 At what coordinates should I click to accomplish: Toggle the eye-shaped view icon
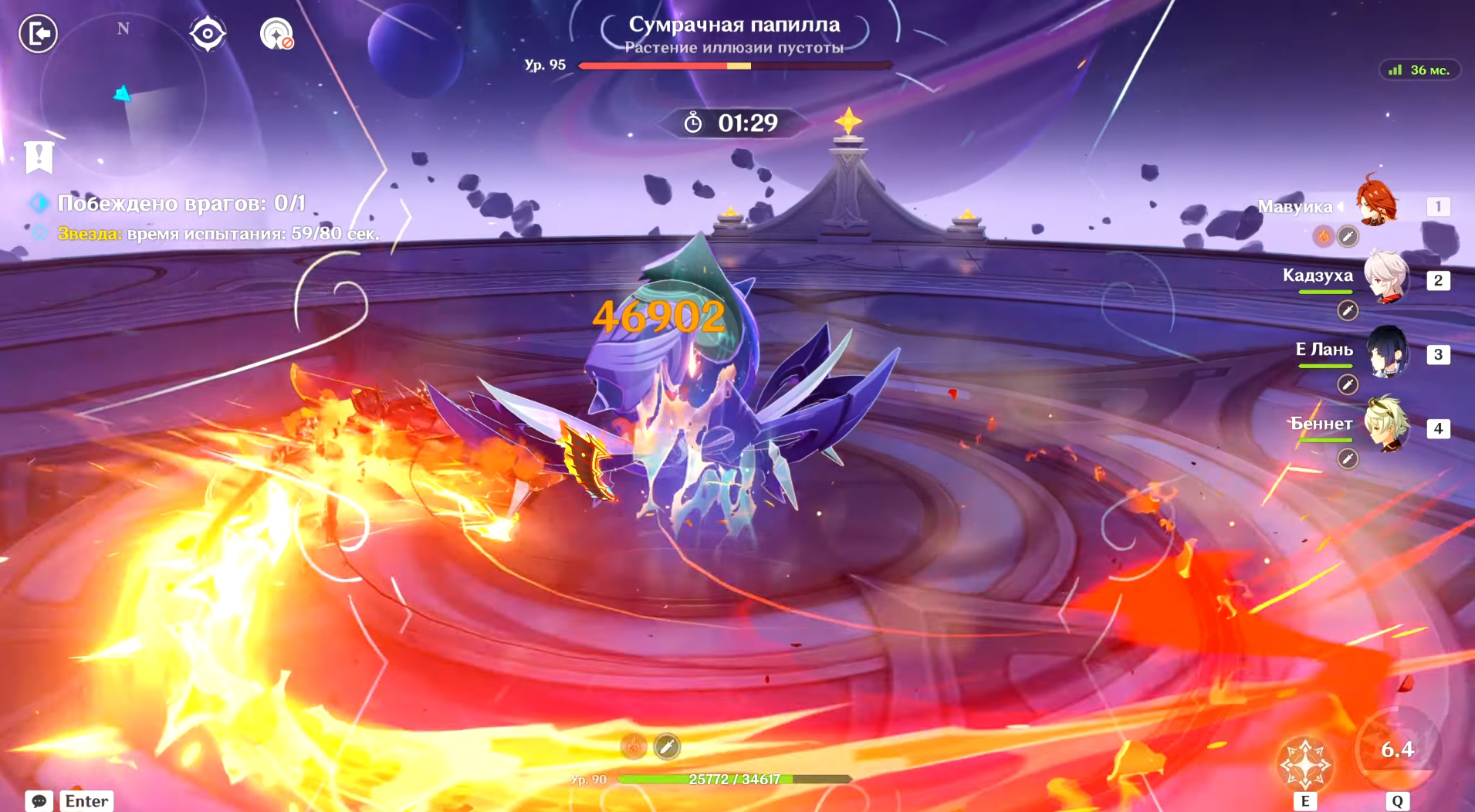(x=208, y=34)
